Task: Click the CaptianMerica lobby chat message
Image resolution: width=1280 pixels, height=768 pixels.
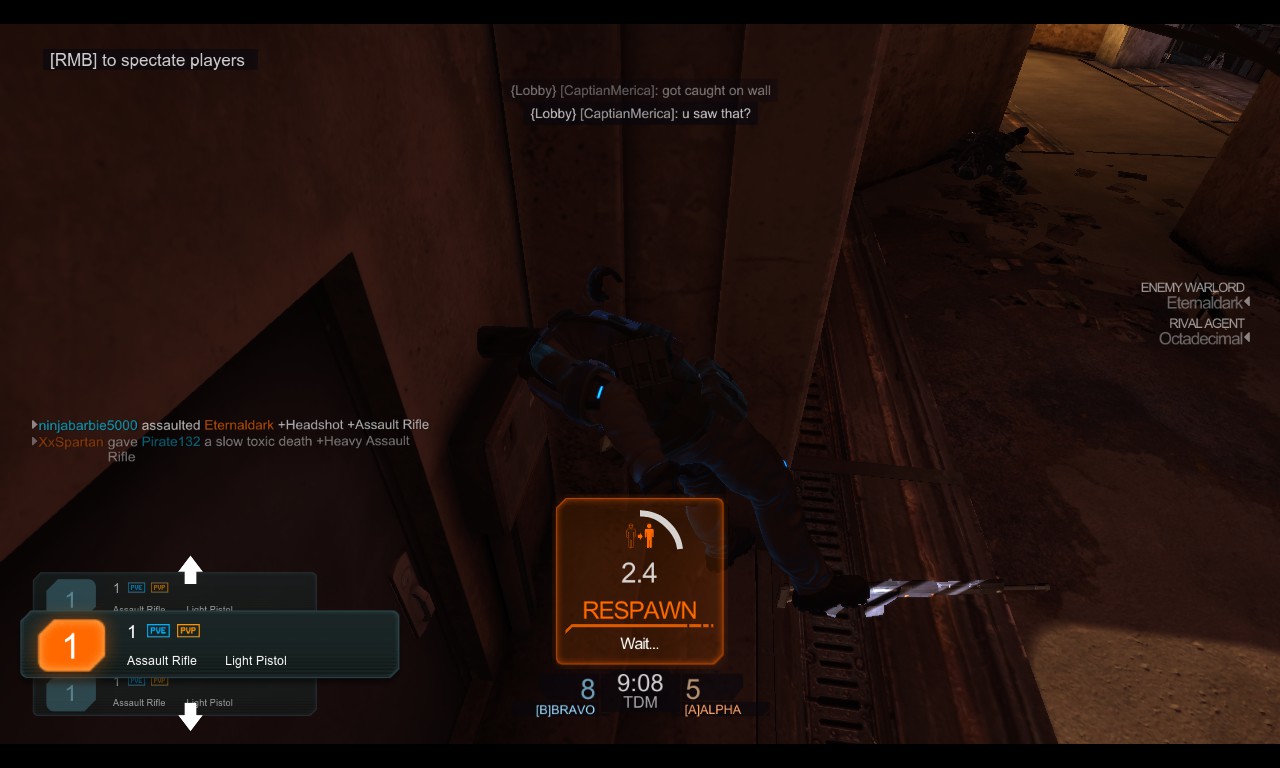Action: click(640, 113)
